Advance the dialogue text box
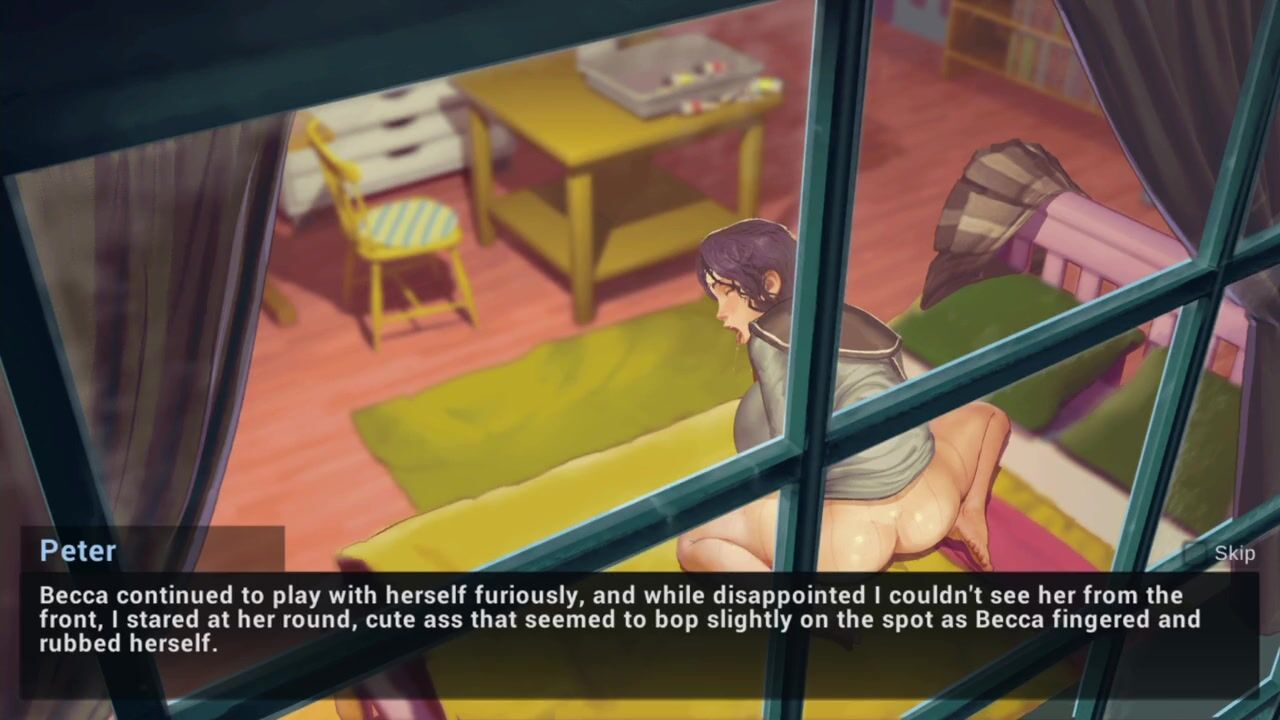Viewport: 1280px width, 720px height. pyautogui.click(x=640, y=620)
